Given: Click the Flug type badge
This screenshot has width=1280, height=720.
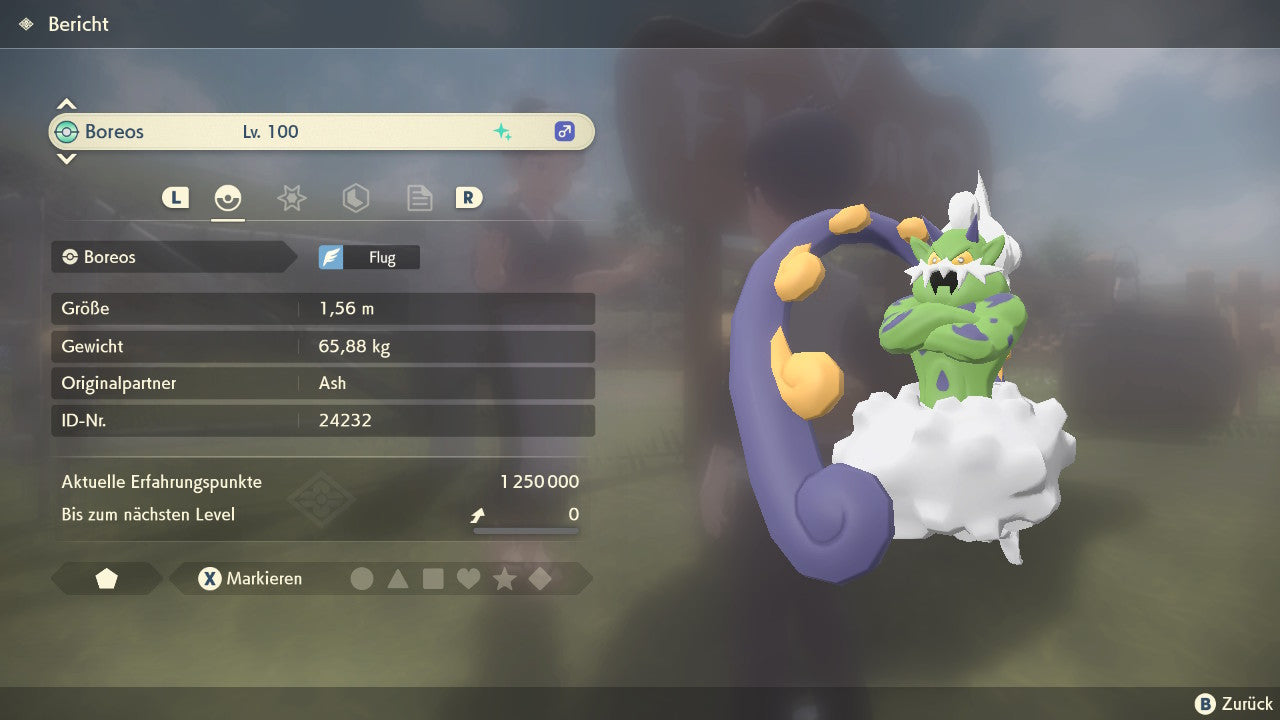Looking at the screenshot, I should click(x=369, y=257).
